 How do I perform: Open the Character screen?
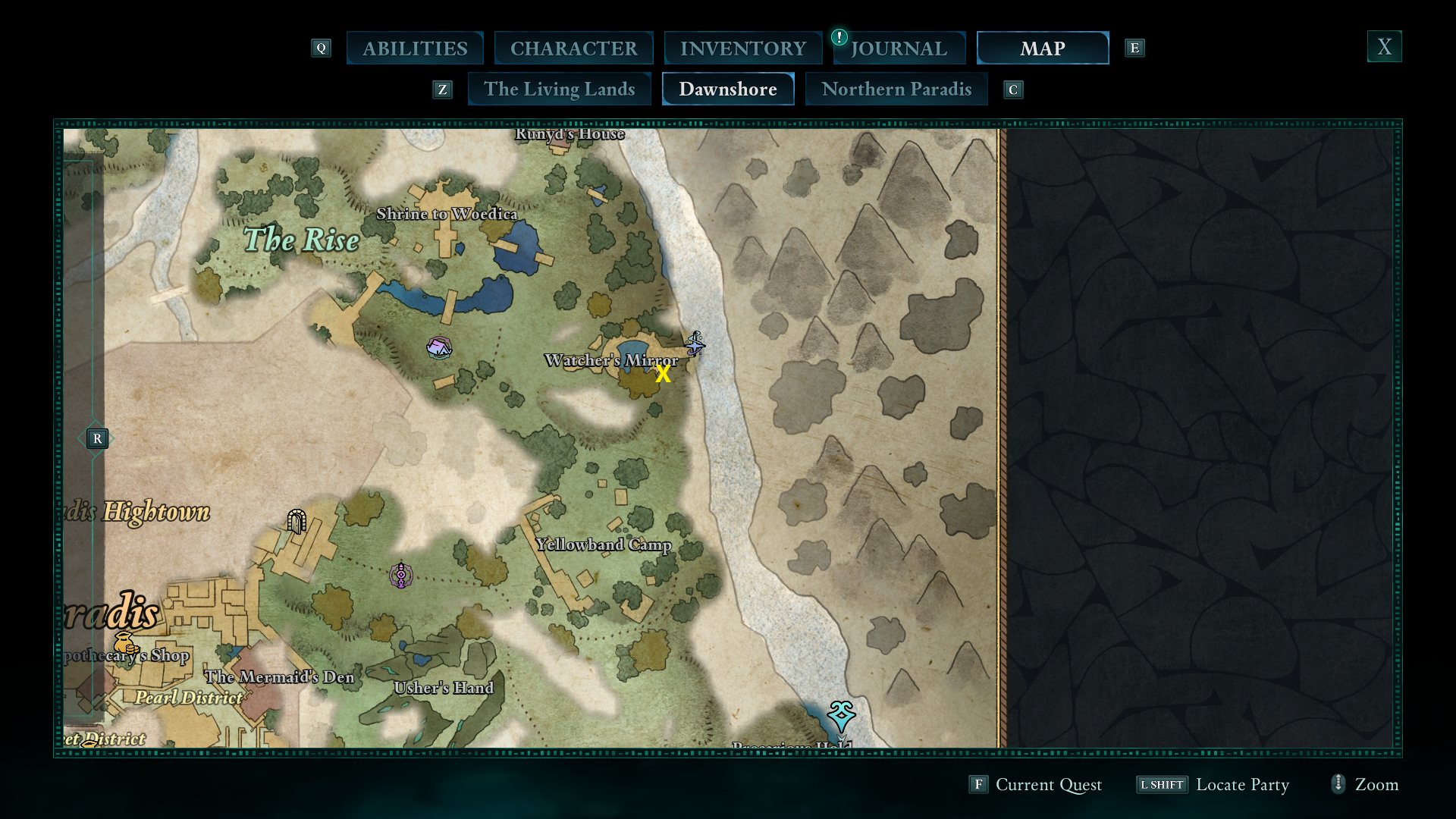(573, 47)
